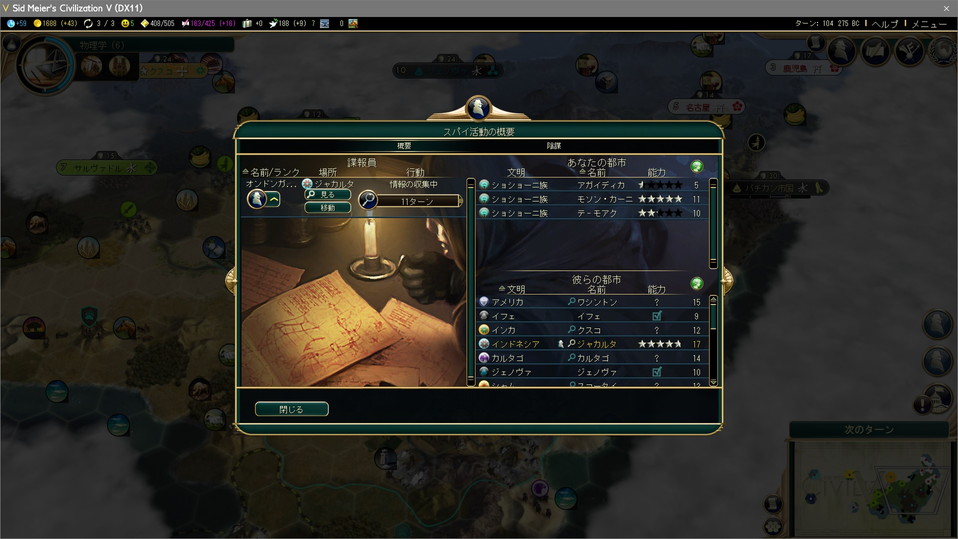Choose the アメリカ ワシントン row
This screenshot has height=539, width=958.
point(594,302)
